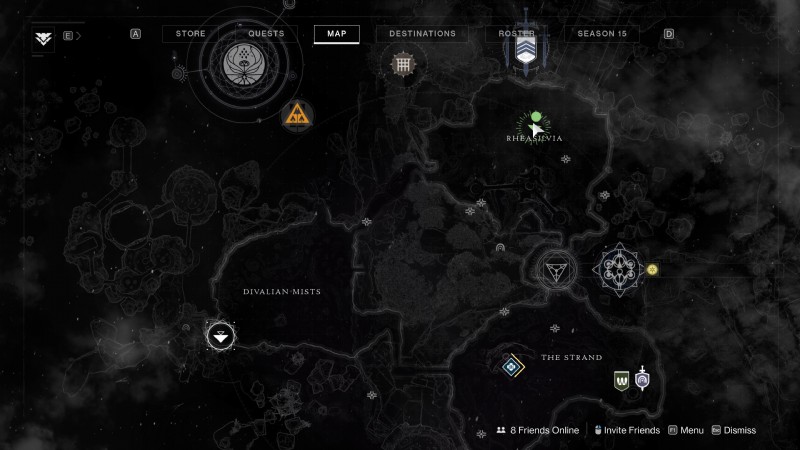Open the green W banner marker
The width and height of the screenshot is (800, 450).
click(622, 380)
